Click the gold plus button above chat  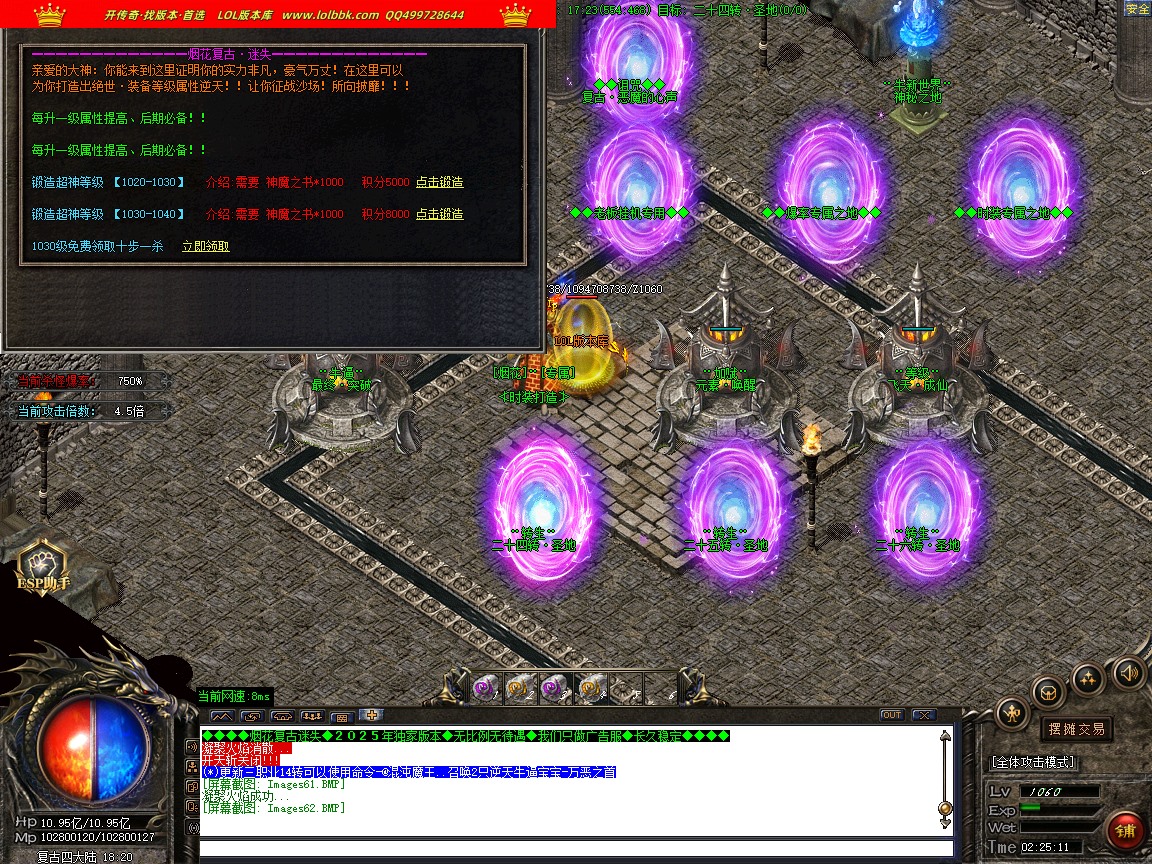(x=371, y=715)
